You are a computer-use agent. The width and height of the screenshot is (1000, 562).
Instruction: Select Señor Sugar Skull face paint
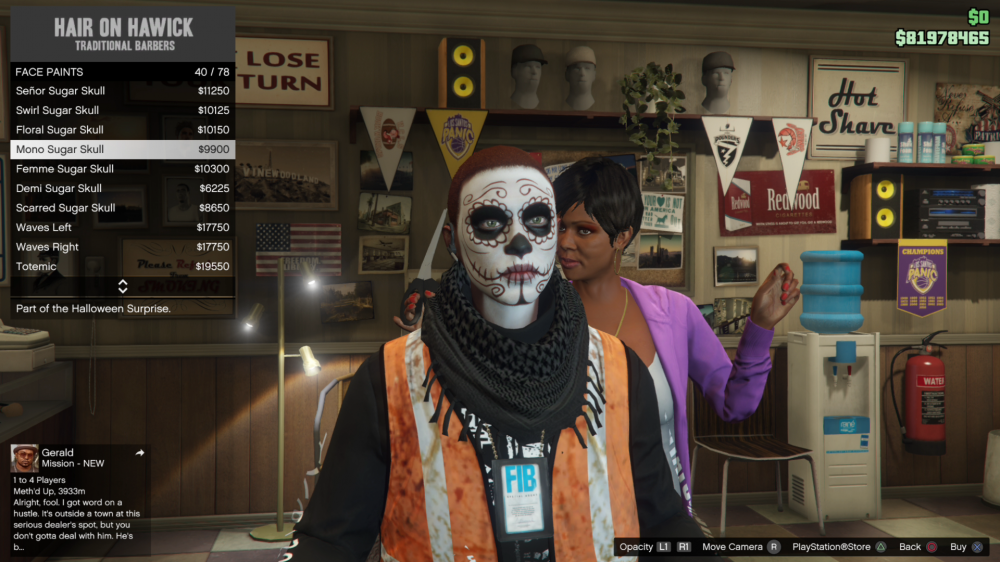tap(122, 91)
